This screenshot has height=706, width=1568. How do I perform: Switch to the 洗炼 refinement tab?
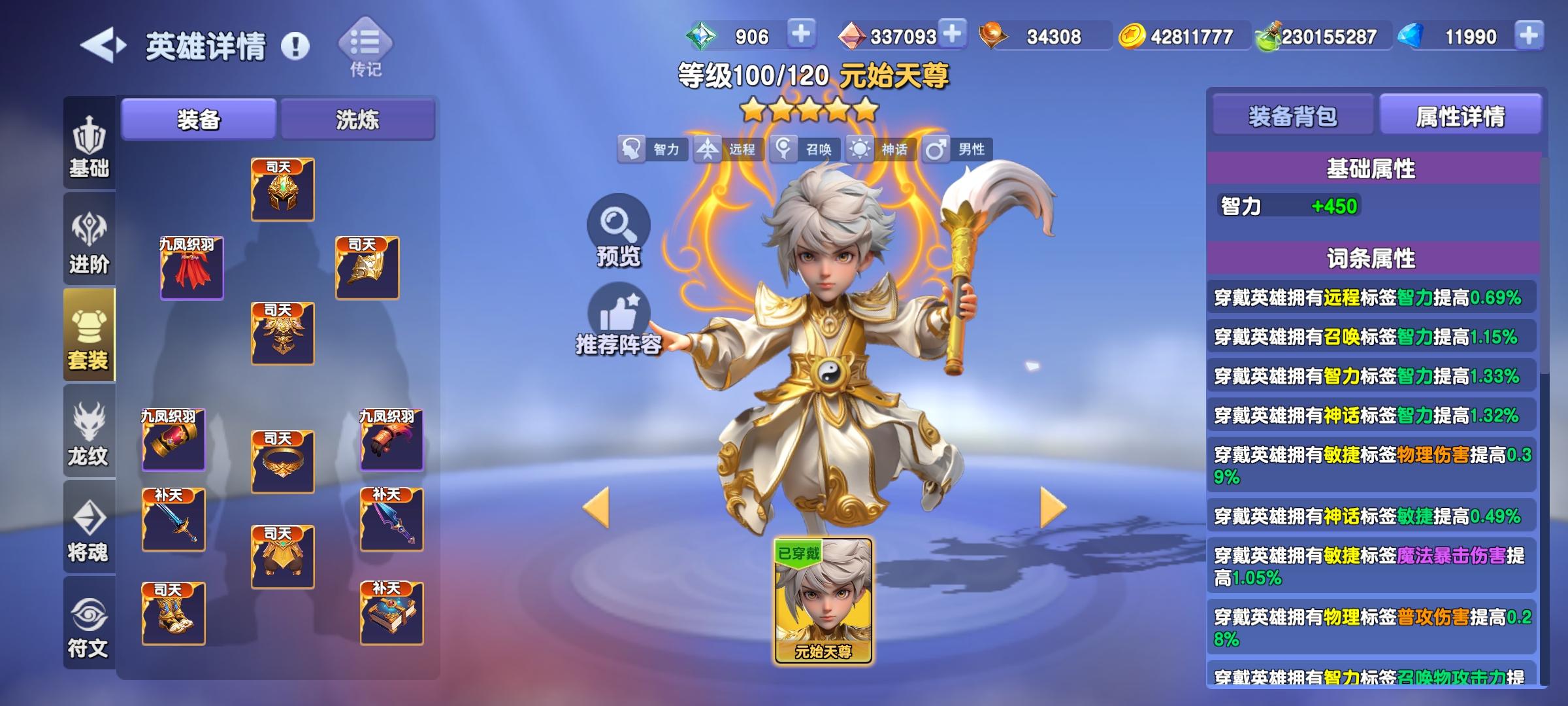click(357, 120)
